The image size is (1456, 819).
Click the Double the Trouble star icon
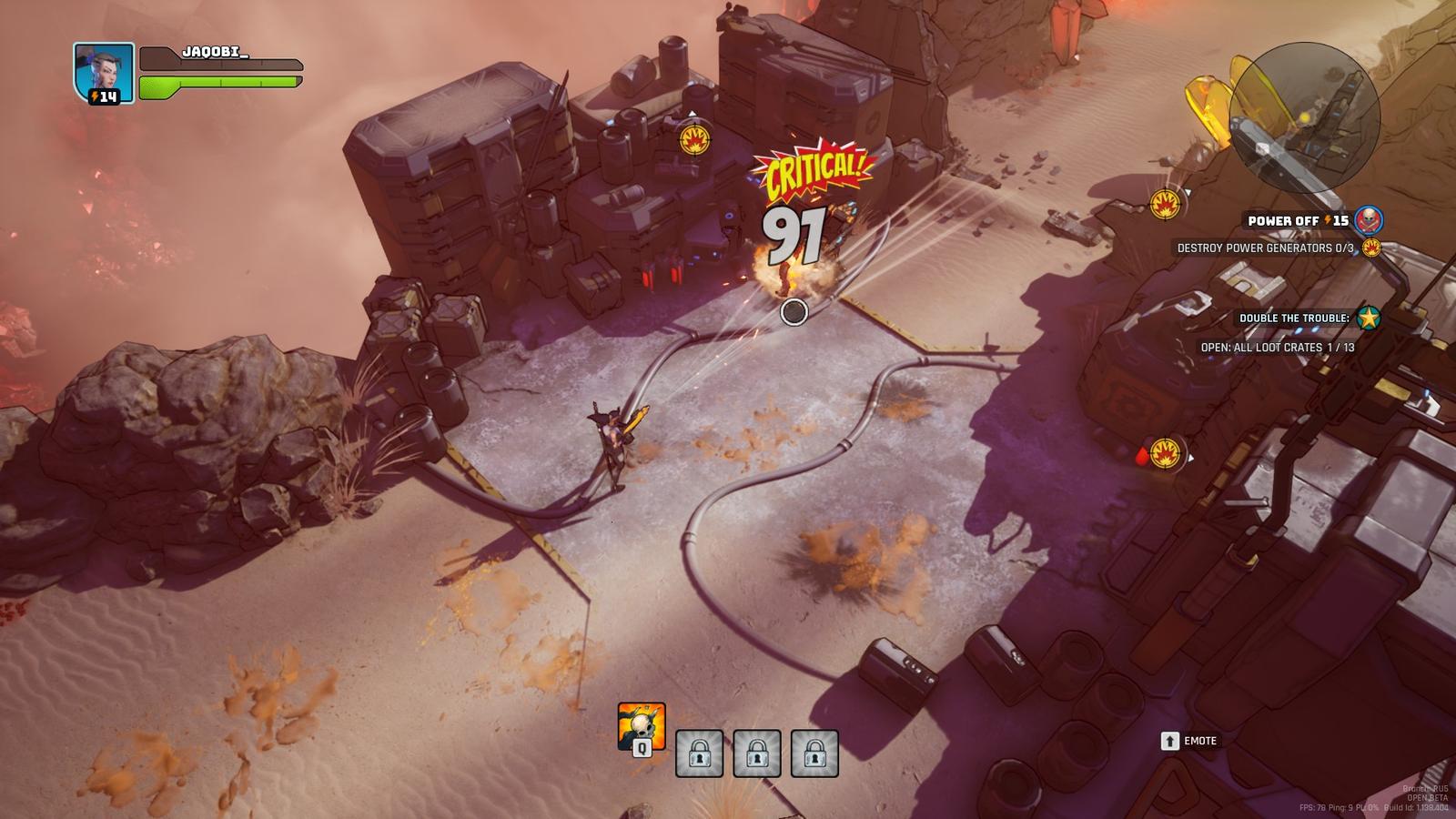[x=1368, y=318]
